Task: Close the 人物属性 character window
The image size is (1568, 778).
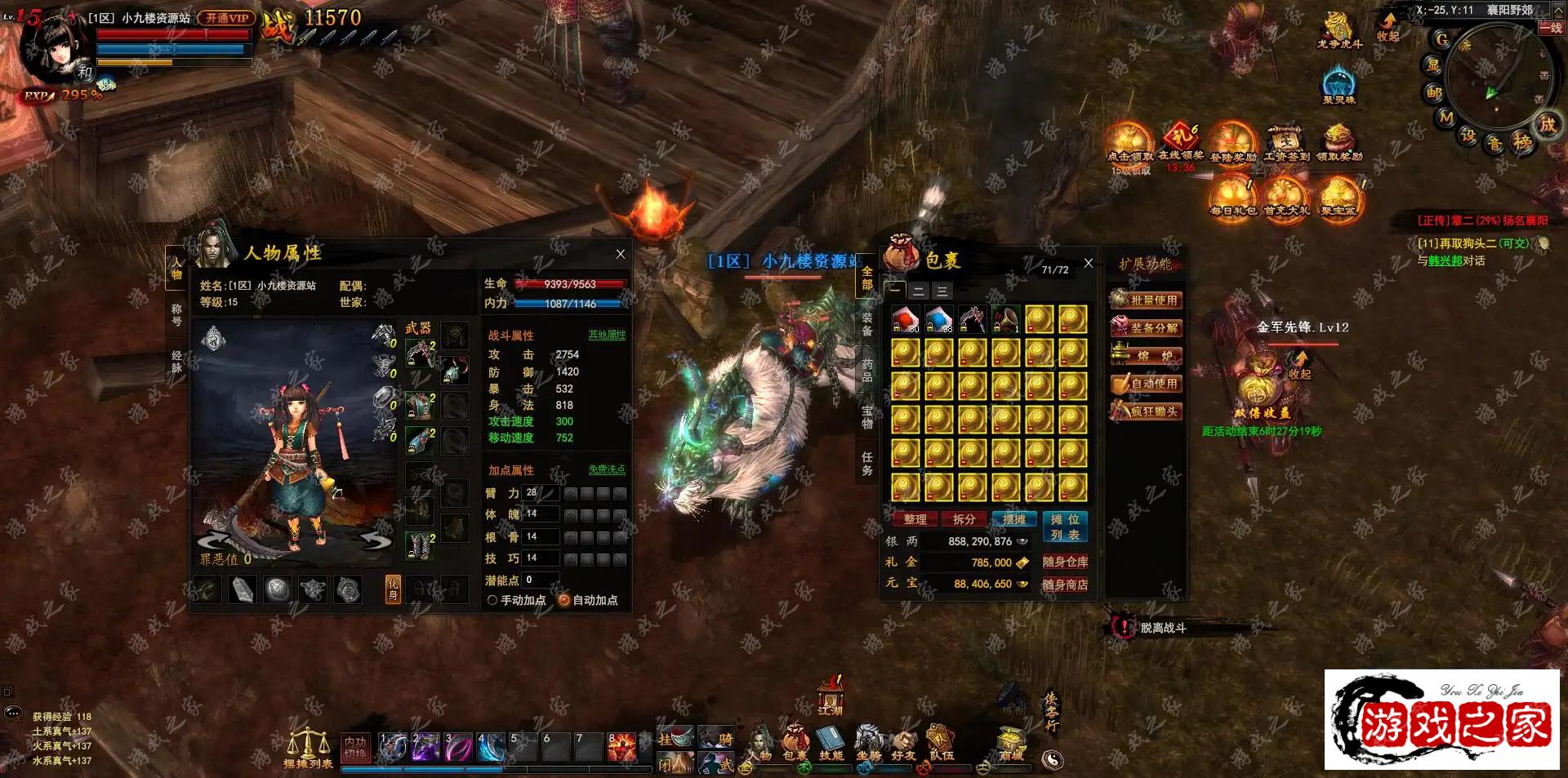Action: (621, 255)
